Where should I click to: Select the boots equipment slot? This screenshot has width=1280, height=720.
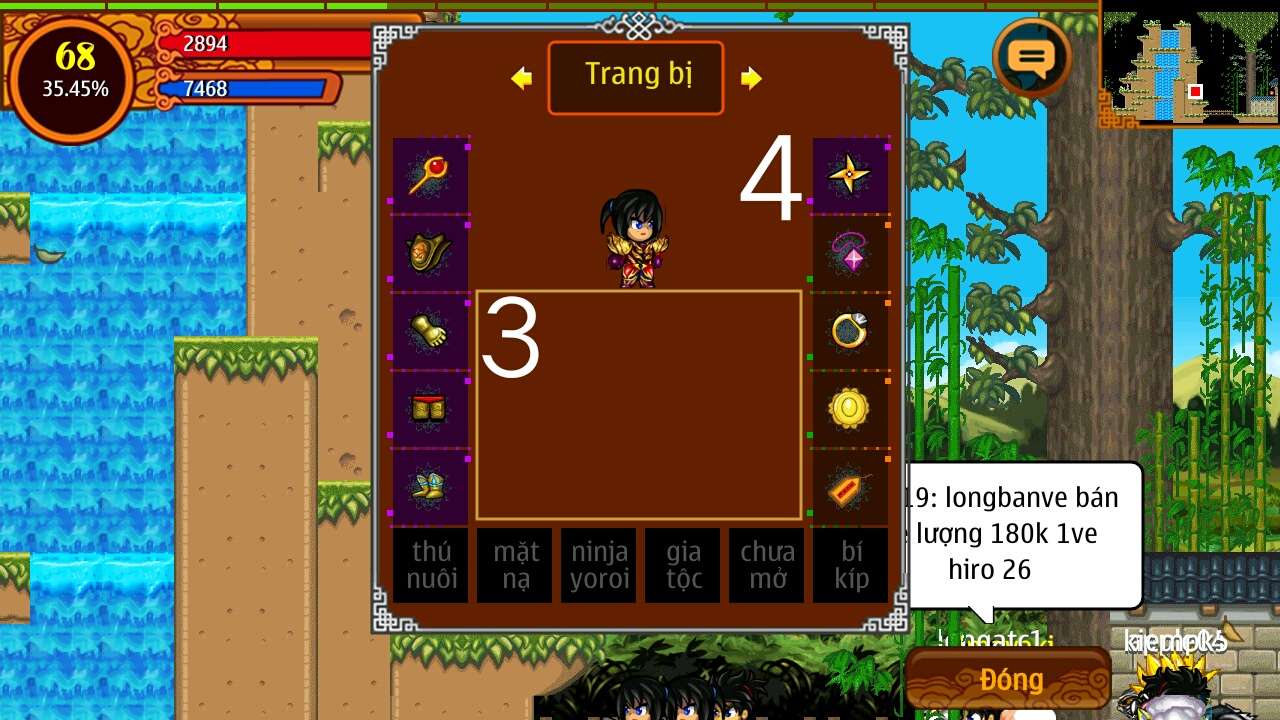tap(430, 487)
